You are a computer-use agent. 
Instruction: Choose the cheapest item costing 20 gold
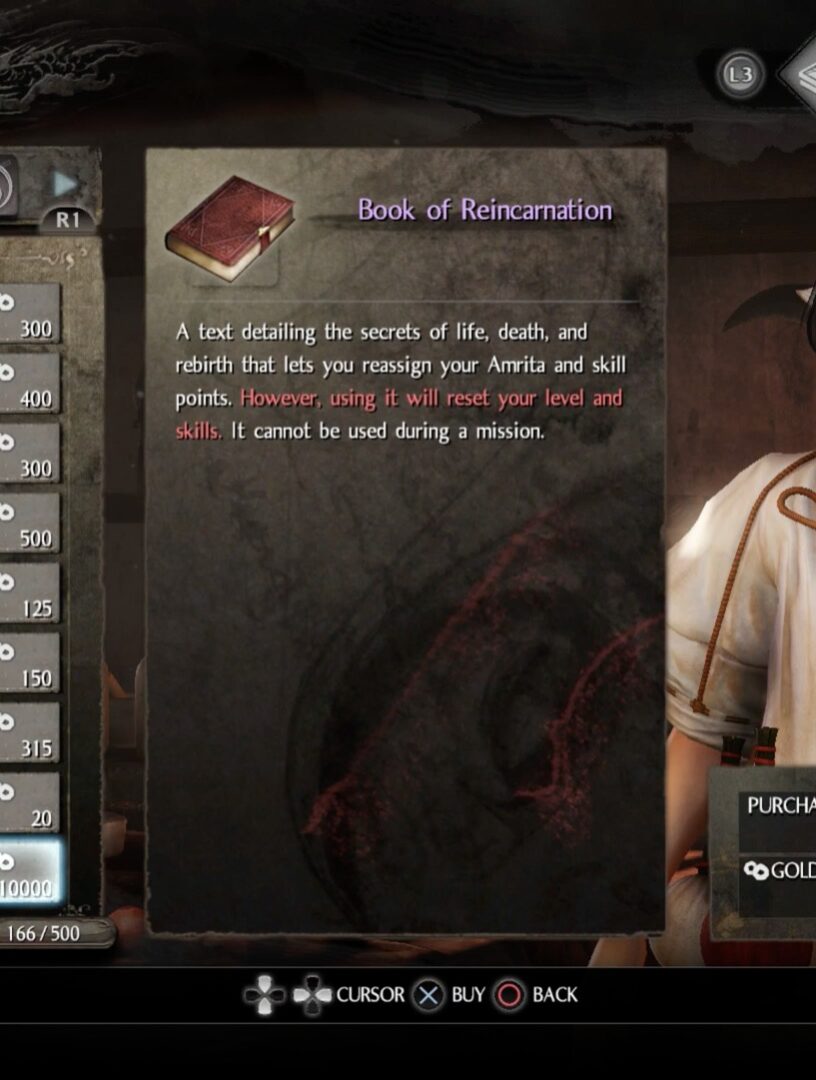[28, 803]
